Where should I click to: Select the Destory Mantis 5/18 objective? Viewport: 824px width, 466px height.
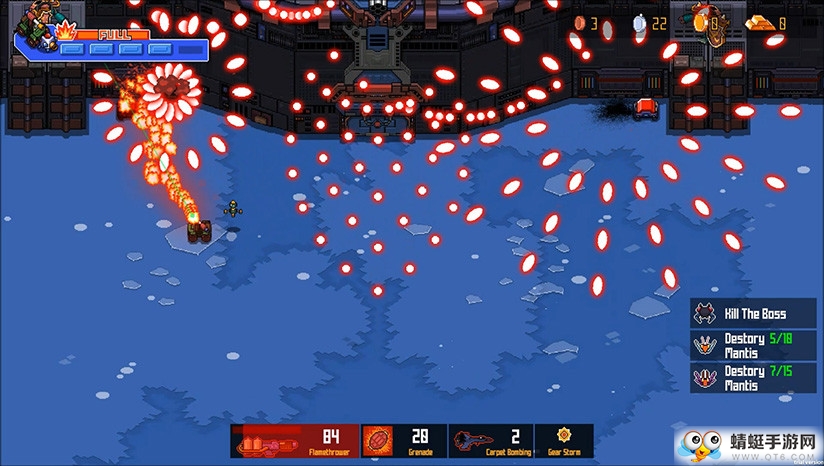click(x=753, y=345)
